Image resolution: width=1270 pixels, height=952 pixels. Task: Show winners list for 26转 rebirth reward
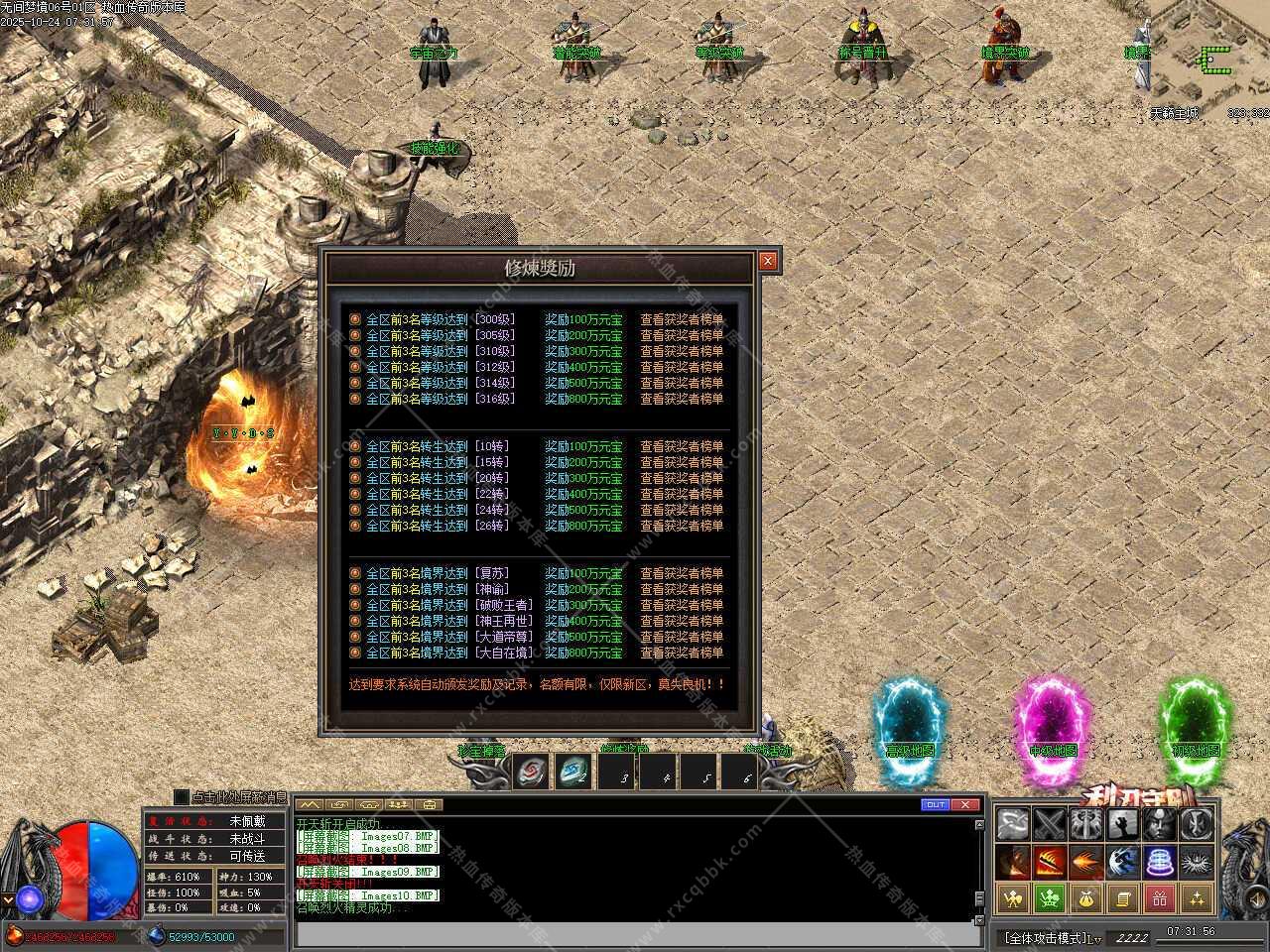click(x=681, y=526)
